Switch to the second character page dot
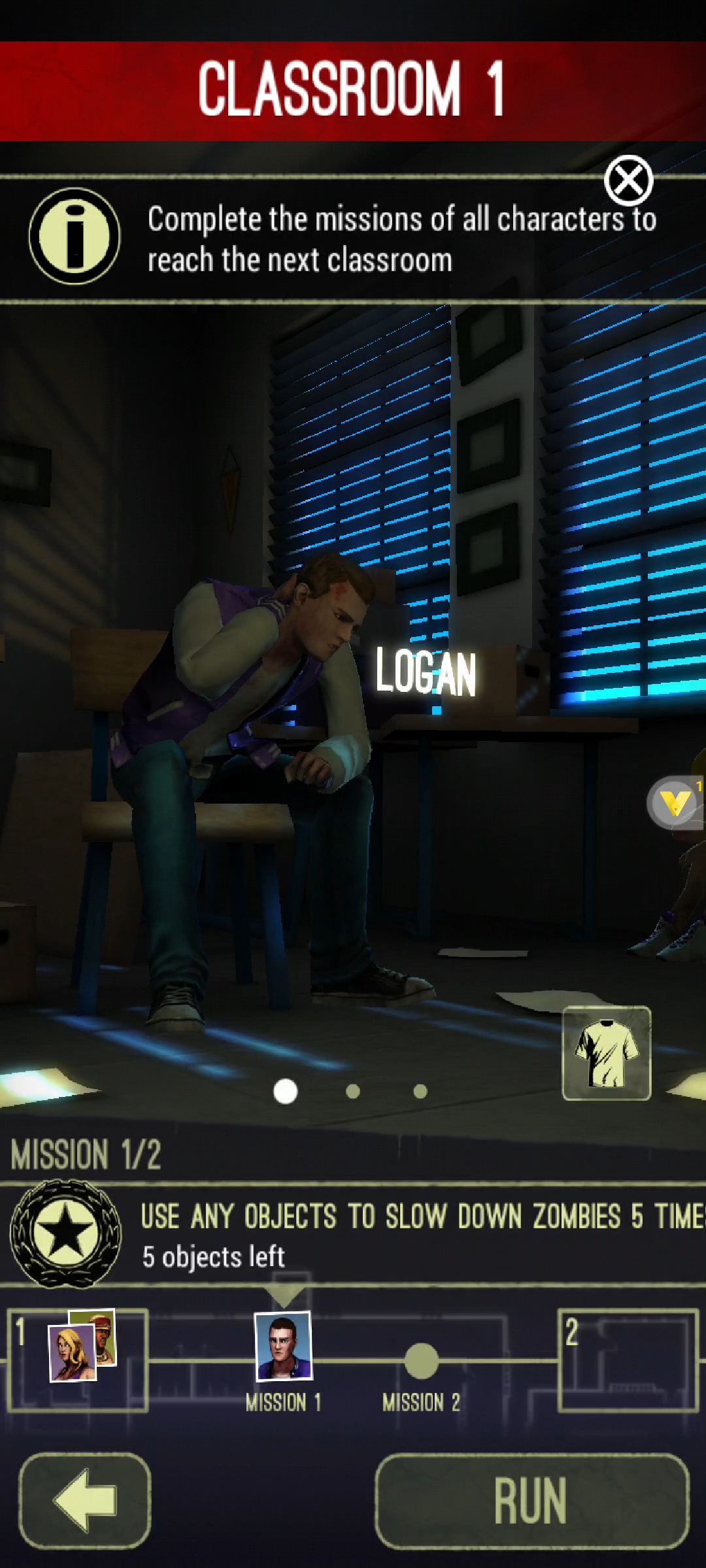 pos(353,1091)
